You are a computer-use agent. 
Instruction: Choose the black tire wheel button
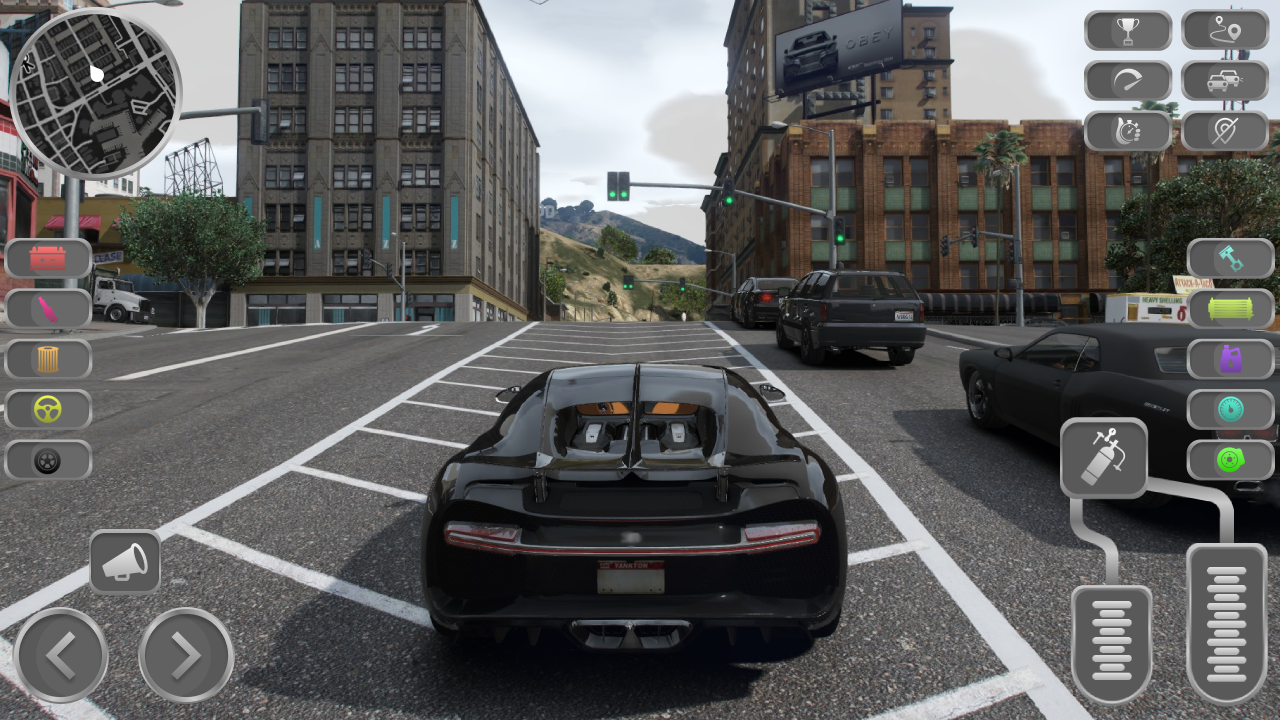click(48, 460)
